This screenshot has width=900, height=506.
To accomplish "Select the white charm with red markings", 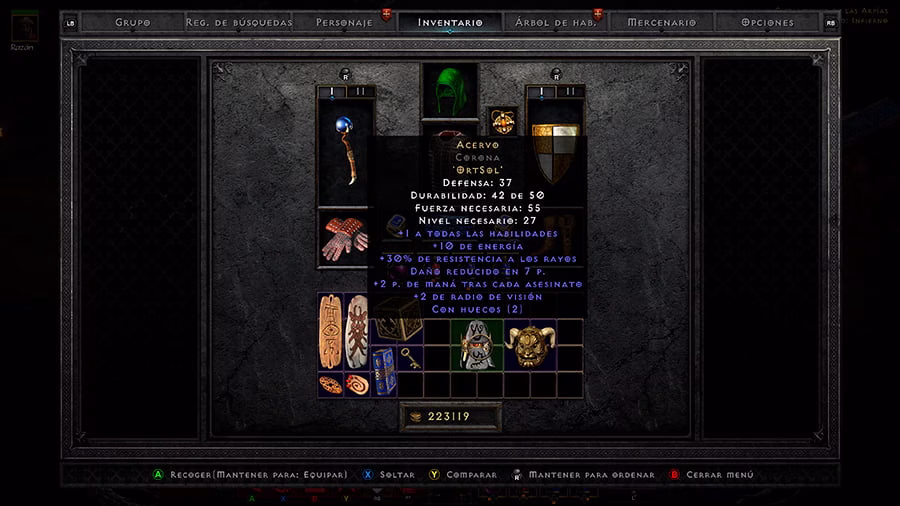I will pos(356,330).
